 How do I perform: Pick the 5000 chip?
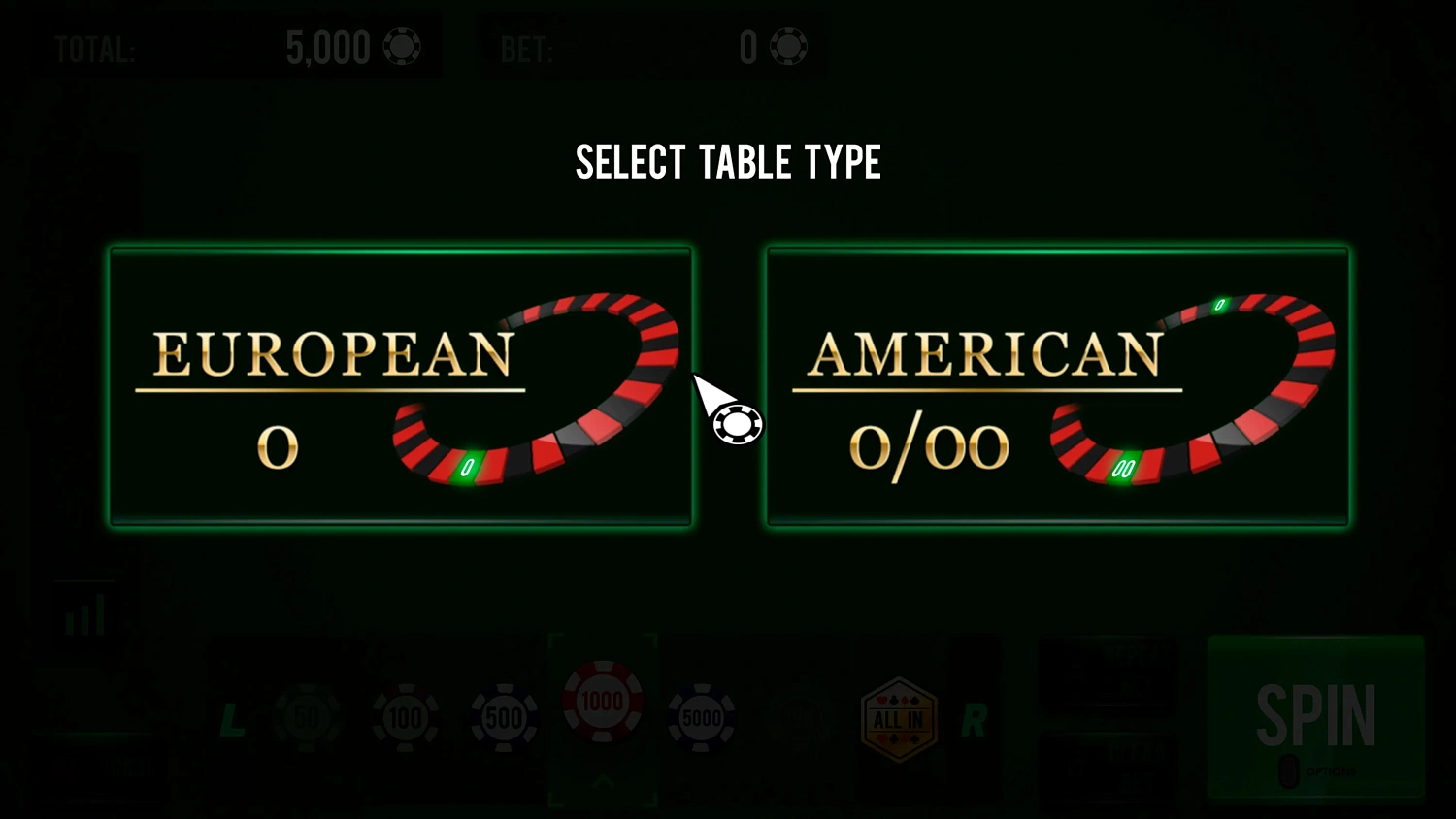pos(702,716)
